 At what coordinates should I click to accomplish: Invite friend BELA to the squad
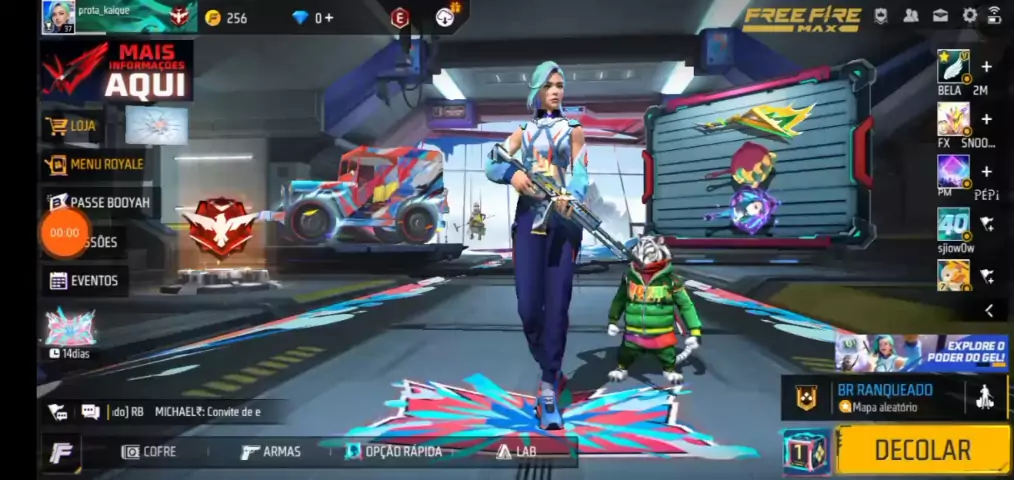[987, 67]
